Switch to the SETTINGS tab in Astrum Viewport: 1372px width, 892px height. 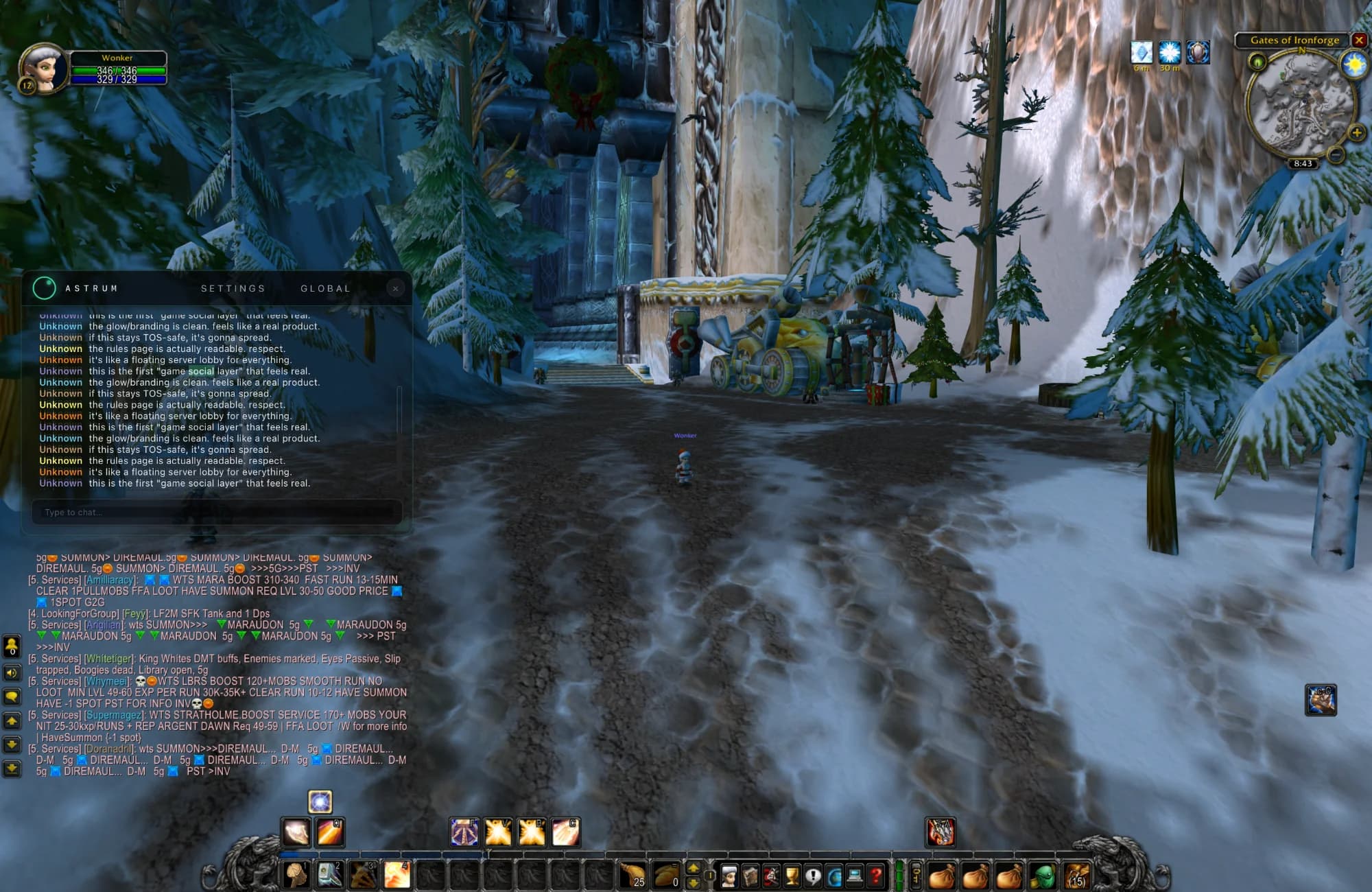click(x=234, y=288)
